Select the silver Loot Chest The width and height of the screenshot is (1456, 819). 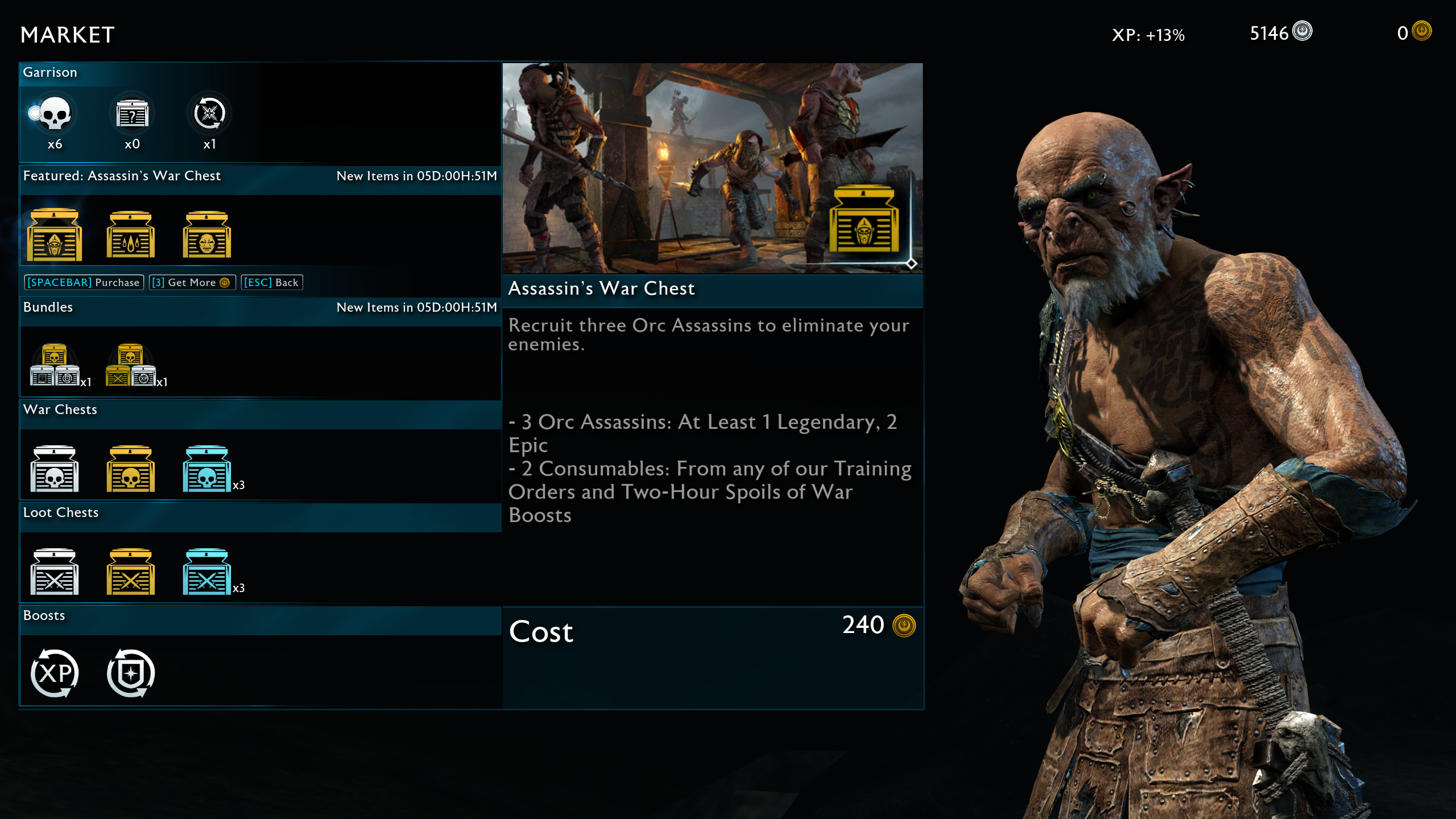[x=55, y=572]
